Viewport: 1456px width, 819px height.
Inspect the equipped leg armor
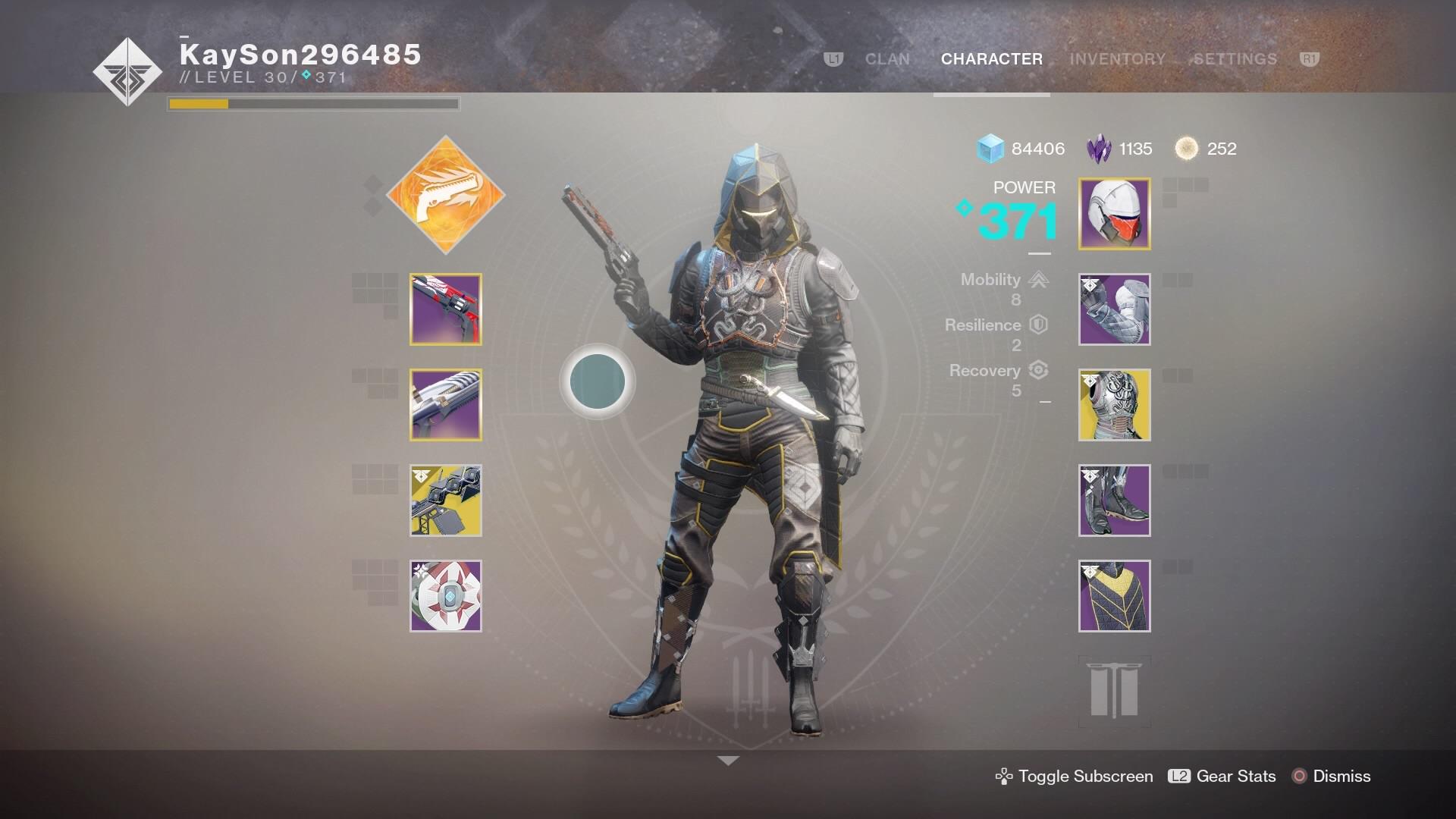[x=1114, y=500]
